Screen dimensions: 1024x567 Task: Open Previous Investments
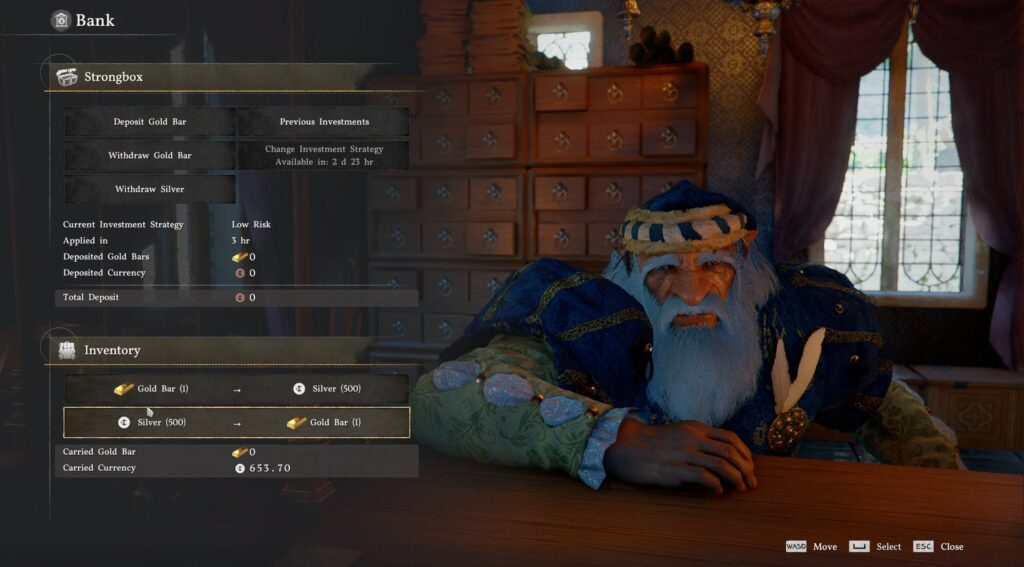tap(323, 122)
